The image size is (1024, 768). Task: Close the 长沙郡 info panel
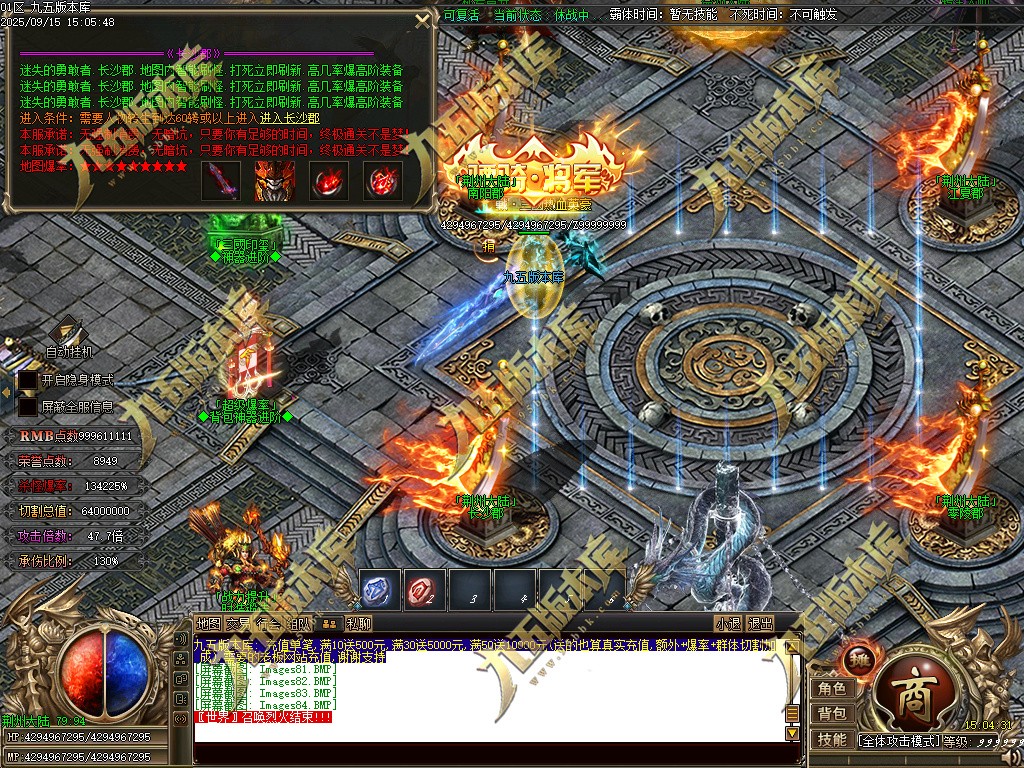point(423,20)
